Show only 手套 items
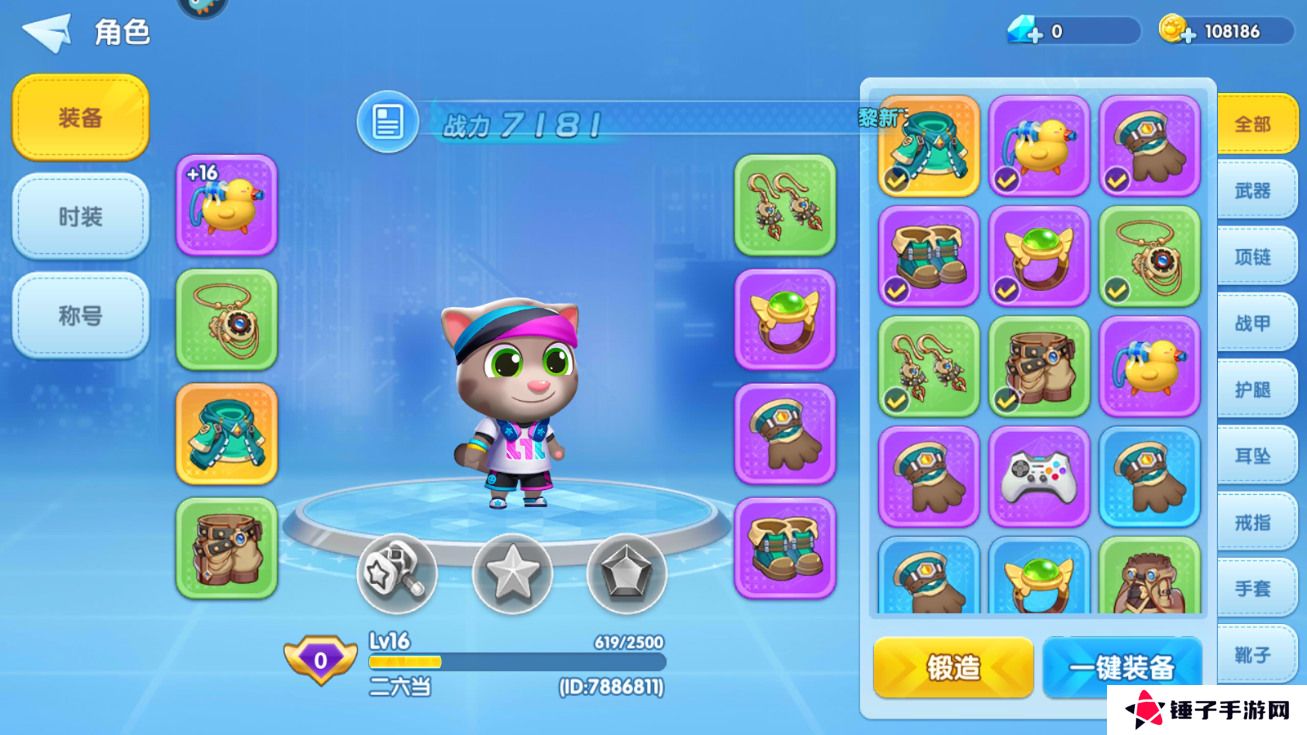Viewport: 1307px width, 735px height. 1252,589
